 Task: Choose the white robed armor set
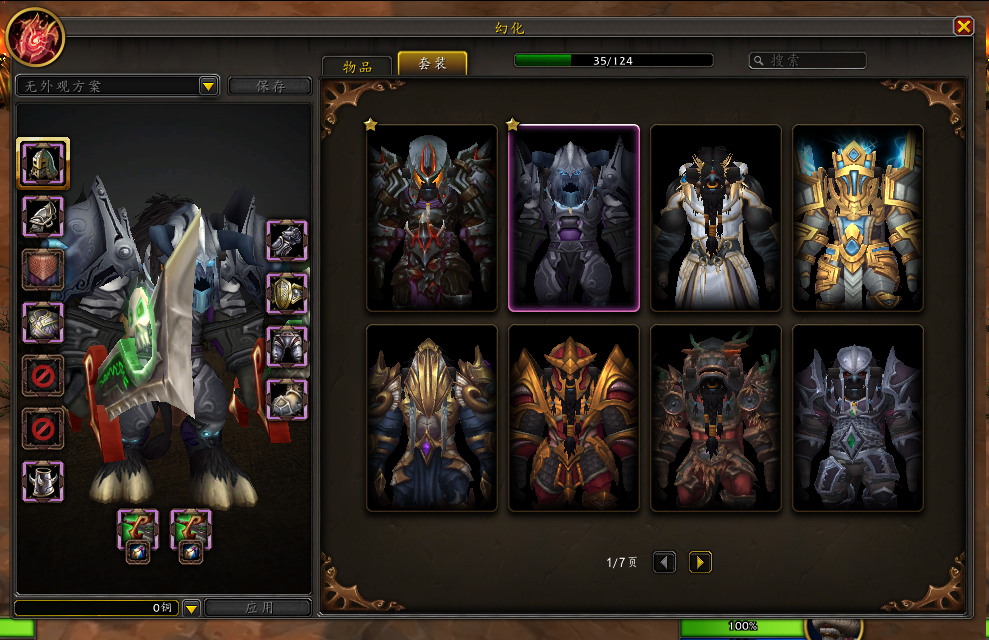tap(715, 218)
